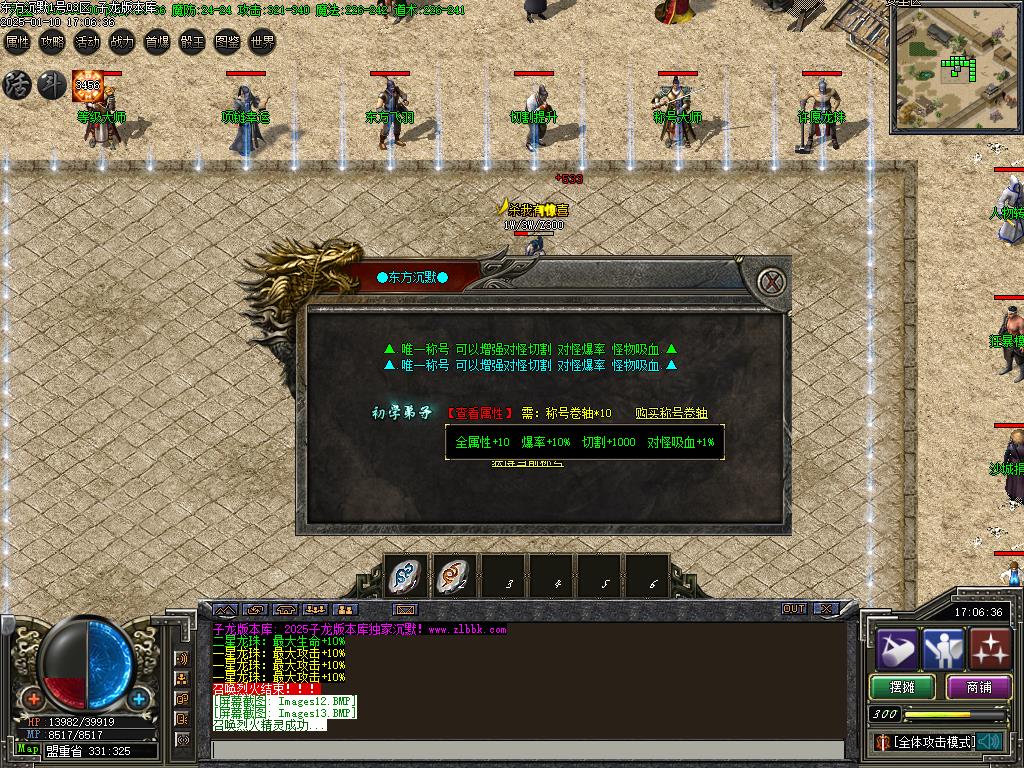
Task: Focus the chat input field
Action: pos(528,750)
